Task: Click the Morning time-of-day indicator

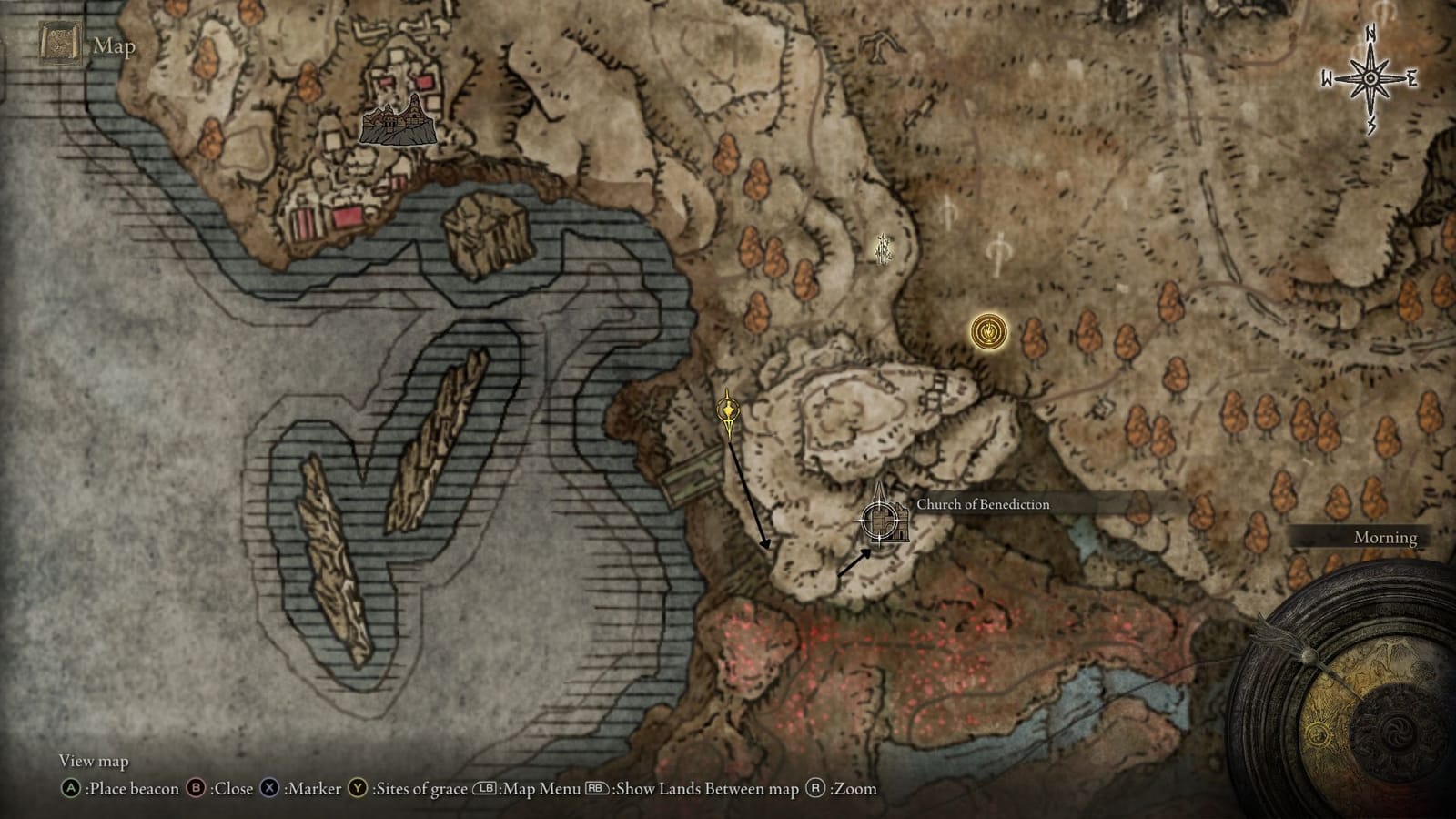Action: (1383, 538)
